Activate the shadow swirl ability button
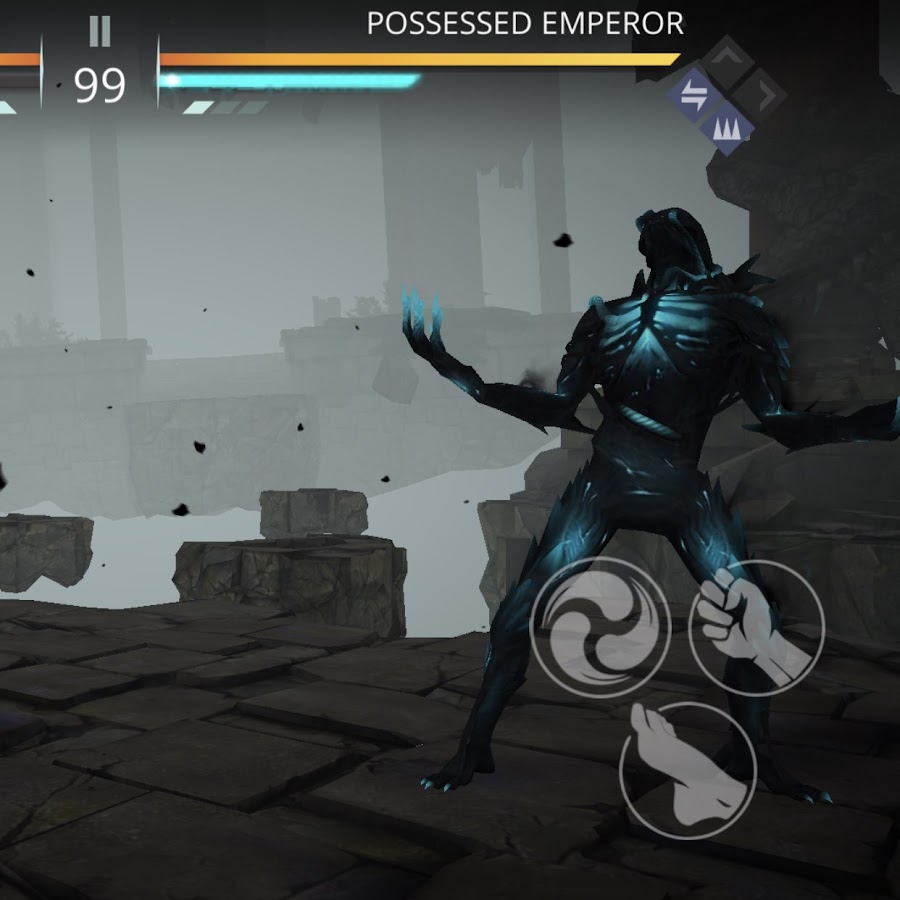The height and width of the screenshot is (900, 900). pyautogui.click(x=599, y=627)
